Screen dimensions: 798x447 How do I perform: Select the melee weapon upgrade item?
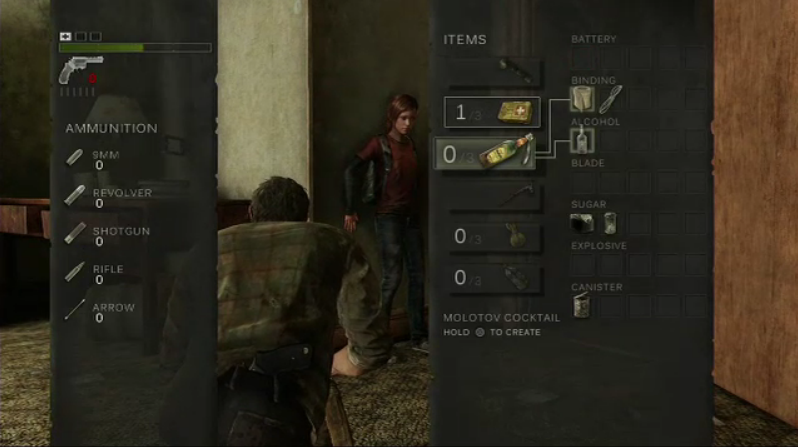coord(496,195)
